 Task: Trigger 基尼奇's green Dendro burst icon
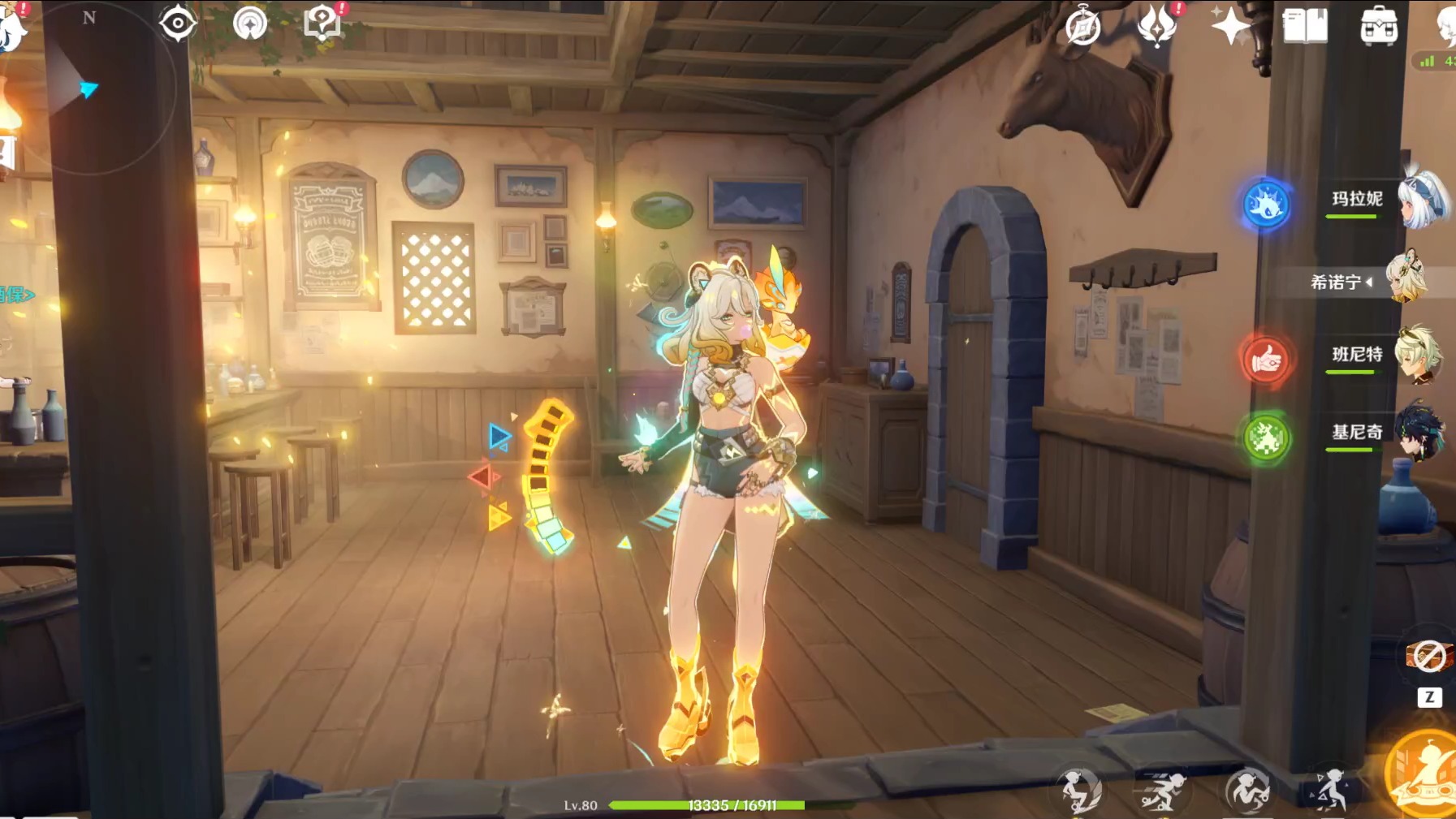click(x=1265, y=438)
